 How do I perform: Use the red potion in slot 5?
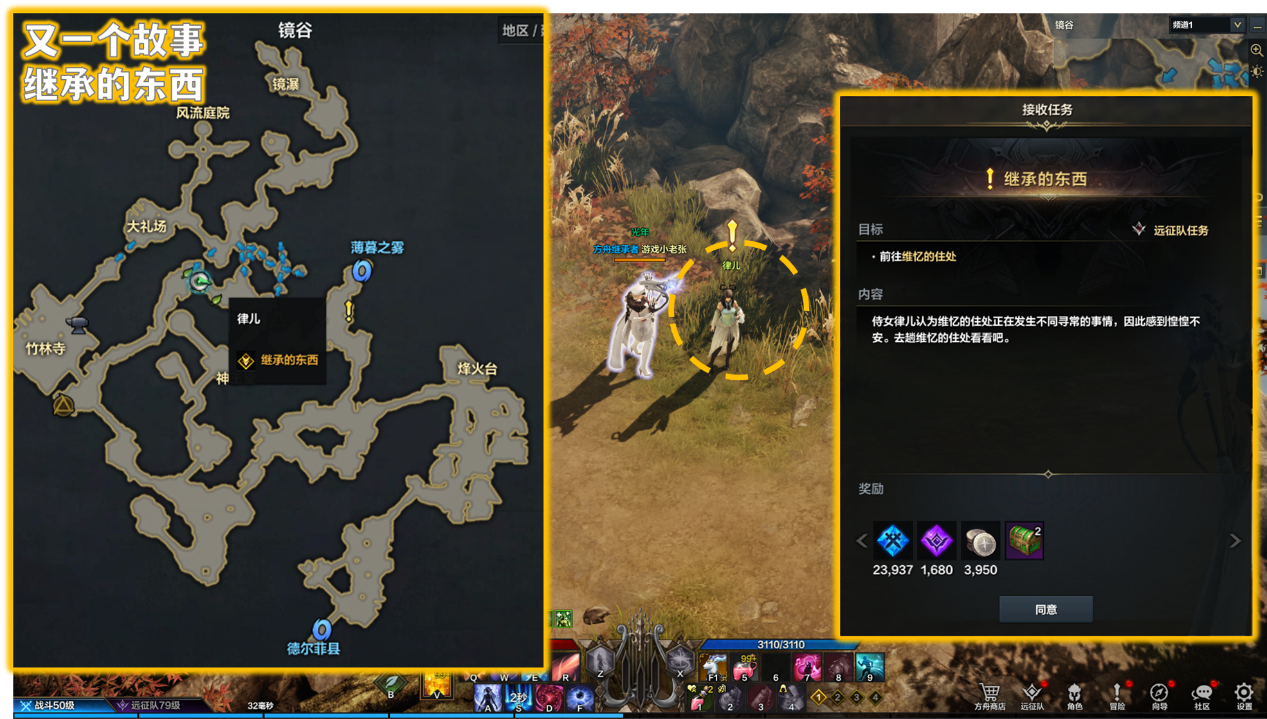(x=744, y=665)
